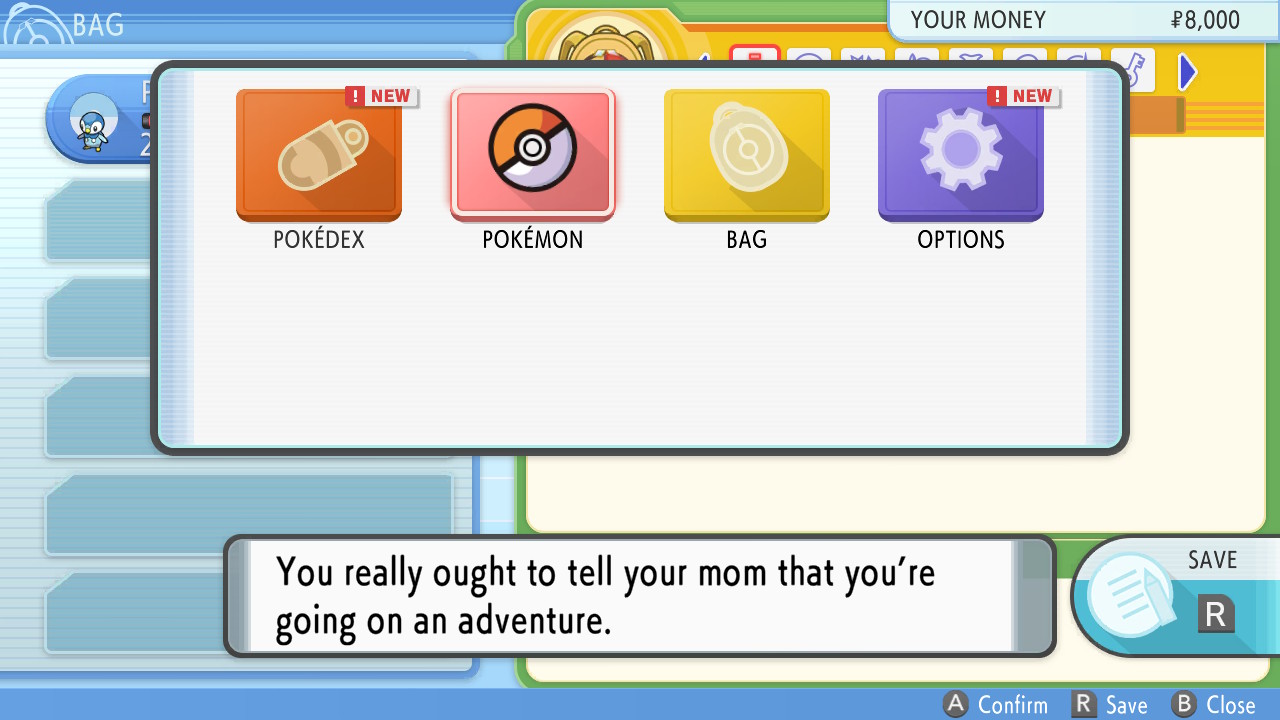This screenshot has height=720, width=1280.
Task: Open the Pokédex from the menu
Action: pyautogui.click(x=319, y=155)
